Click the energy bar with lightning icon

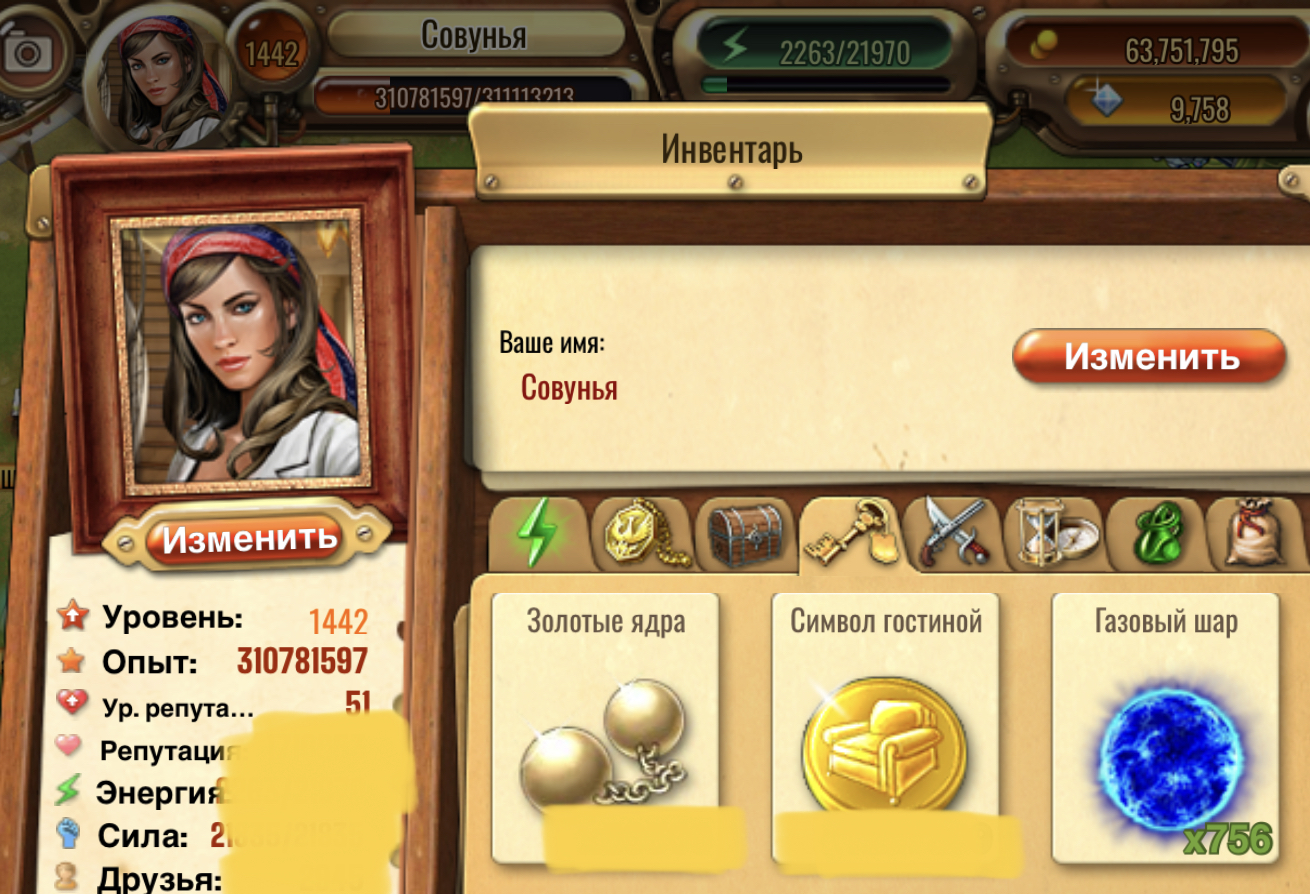[827, 51]
